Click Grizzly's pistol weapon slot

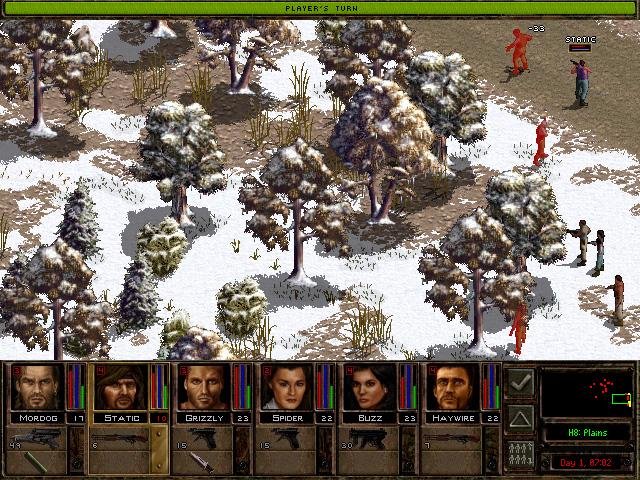click(x=204, y=437)
